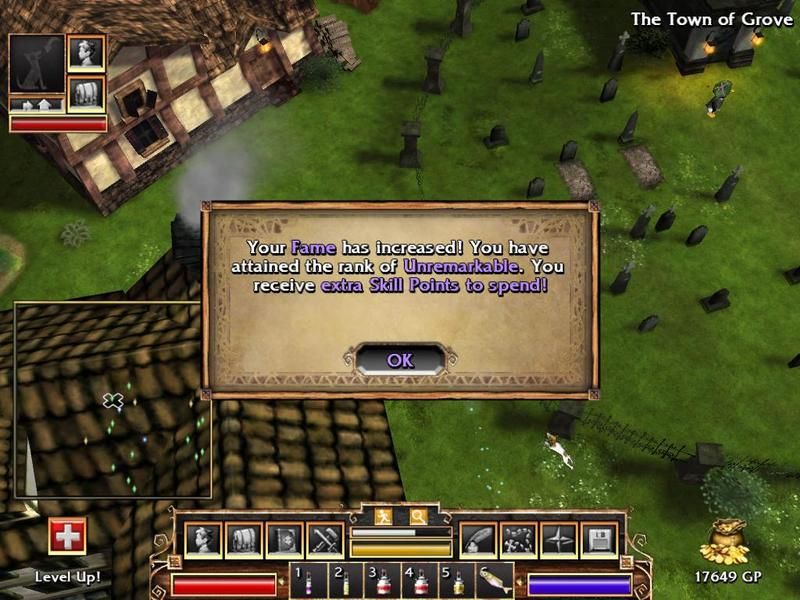Screen dimensions: 800x600
Task: Click the red Level Up plus button
Action: coord(67,536)
